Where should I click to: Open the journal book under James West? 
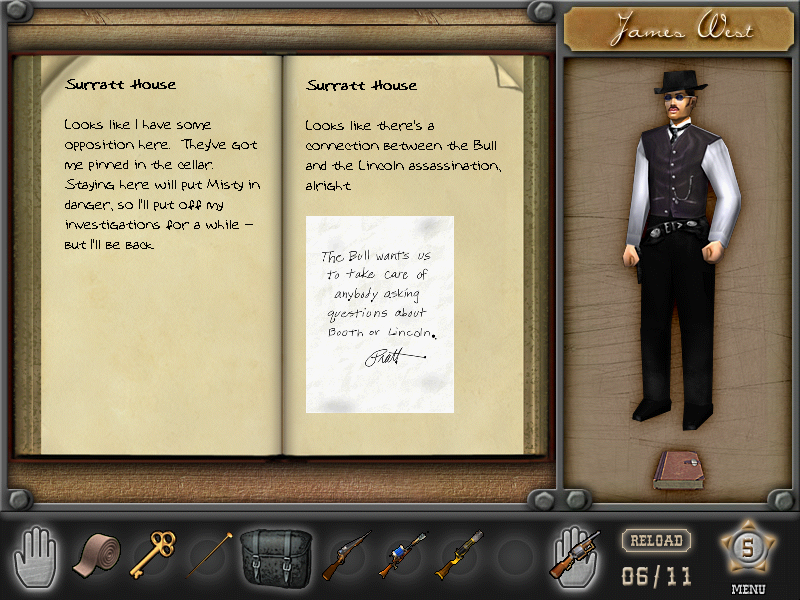(679, 470)
